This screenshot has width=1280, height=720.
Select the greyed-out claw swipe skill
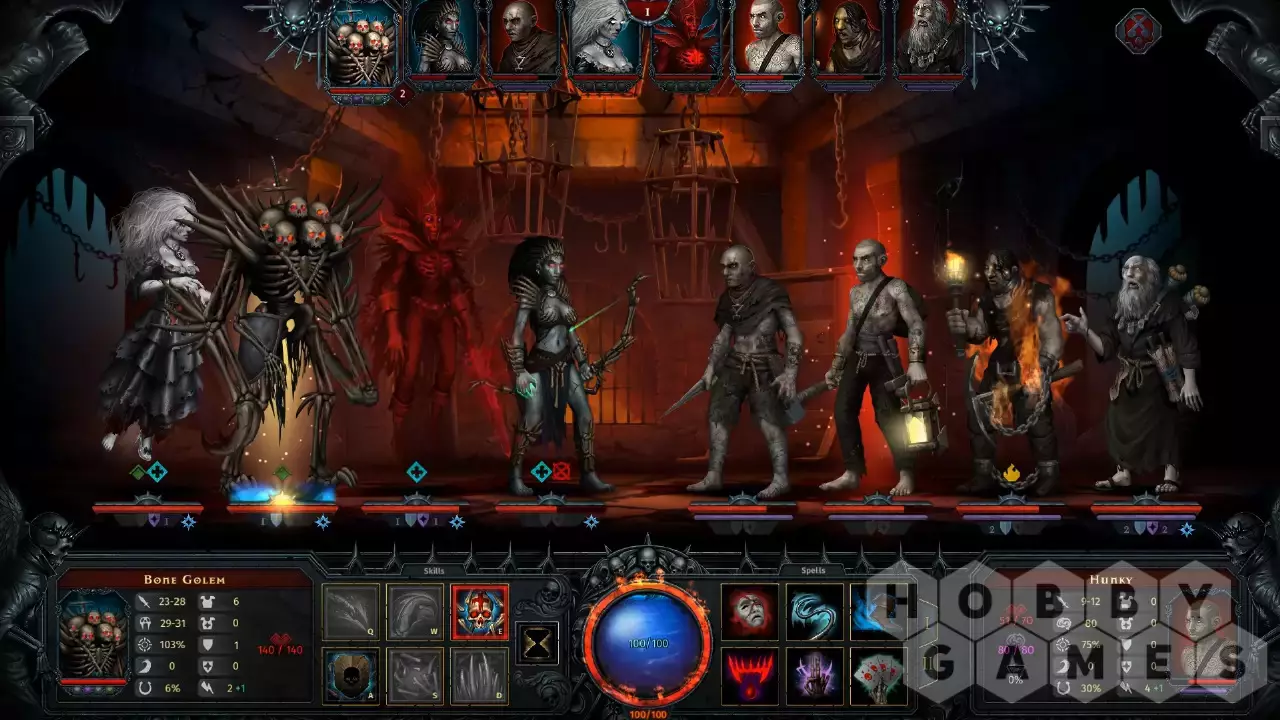[351, 612]
